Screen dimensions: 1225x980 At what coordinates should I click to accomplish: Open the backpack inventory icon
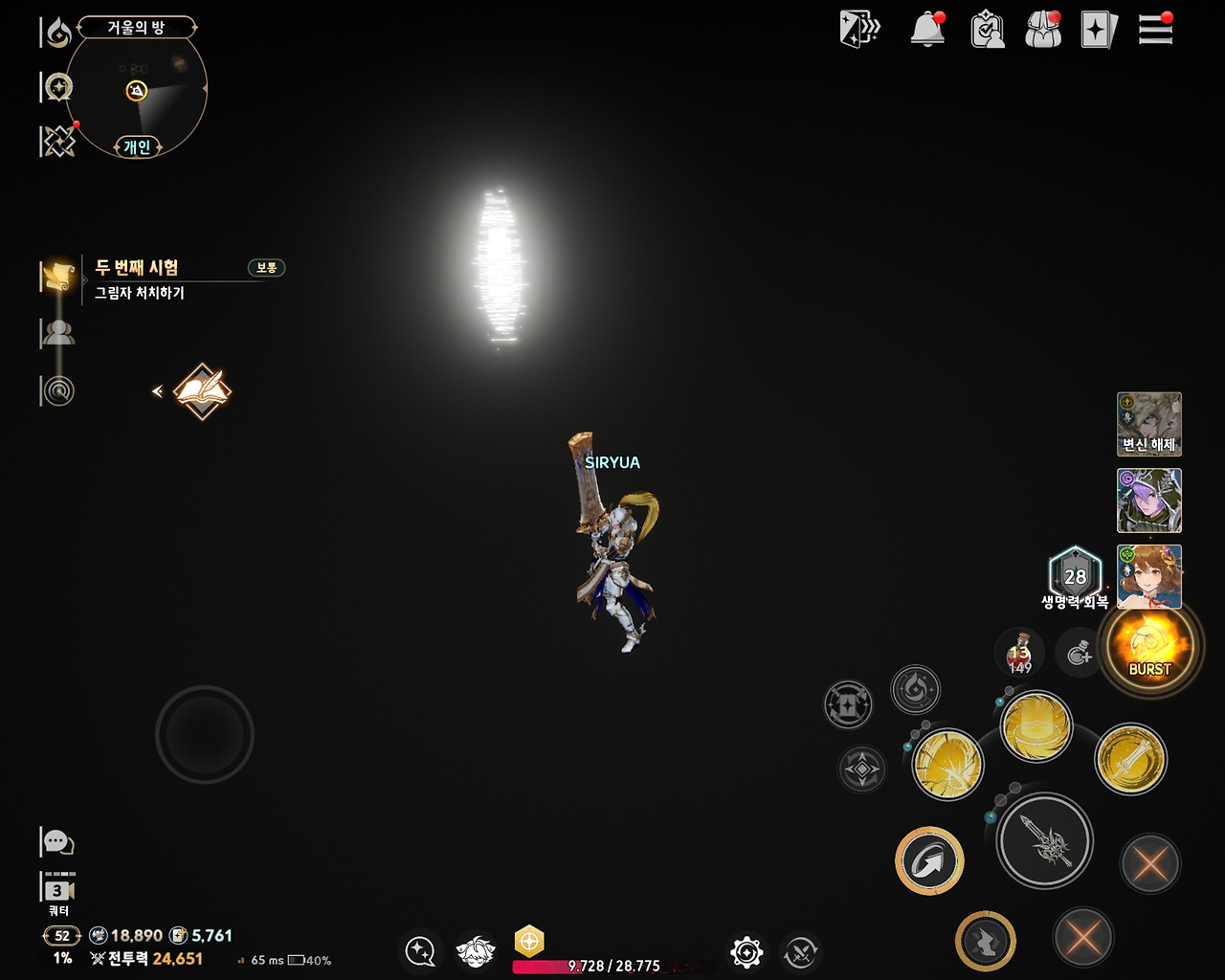tap(1042, 30)
